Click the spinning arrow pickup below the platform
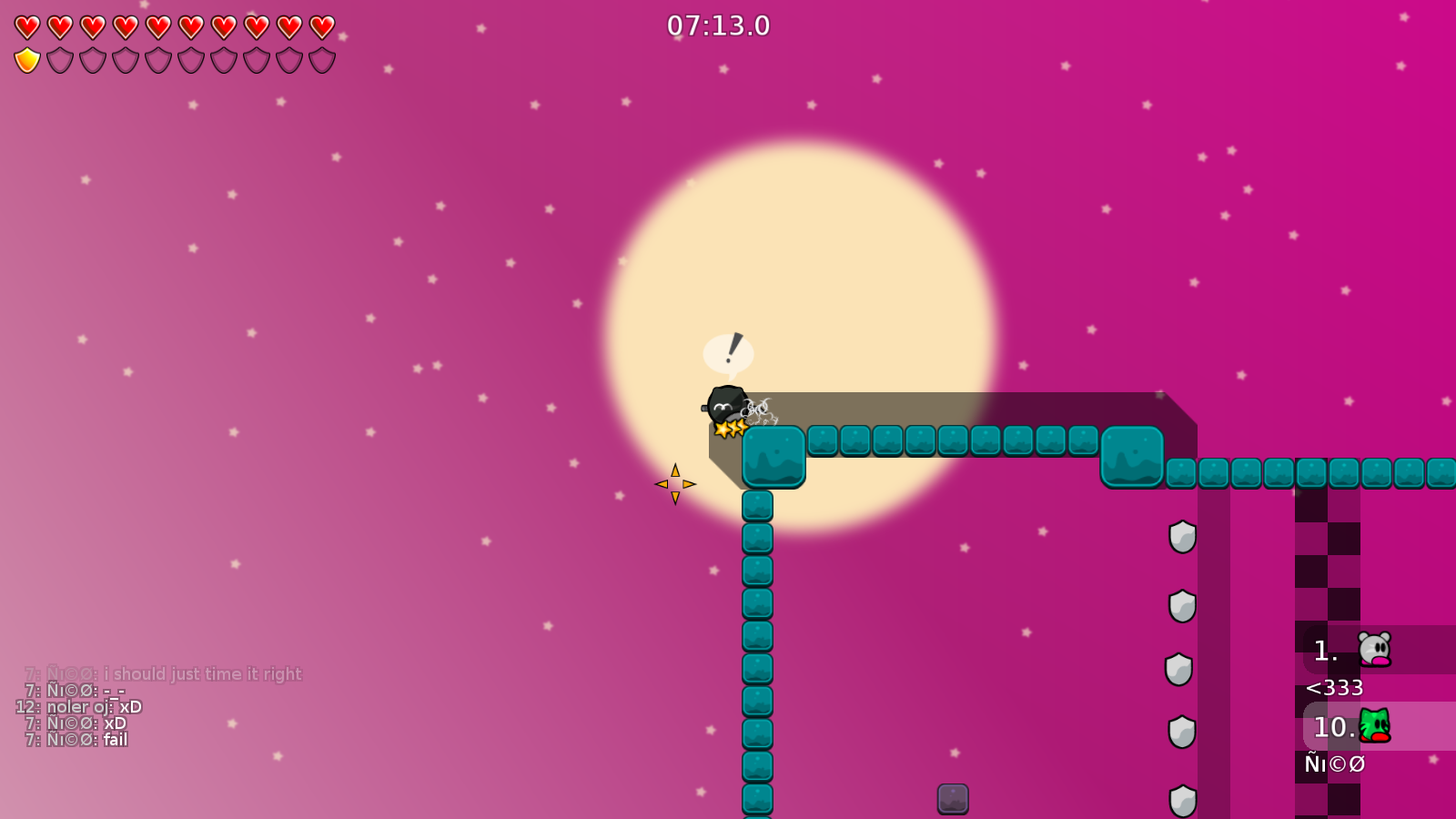1456x819 pixels. tap(675, 482)
